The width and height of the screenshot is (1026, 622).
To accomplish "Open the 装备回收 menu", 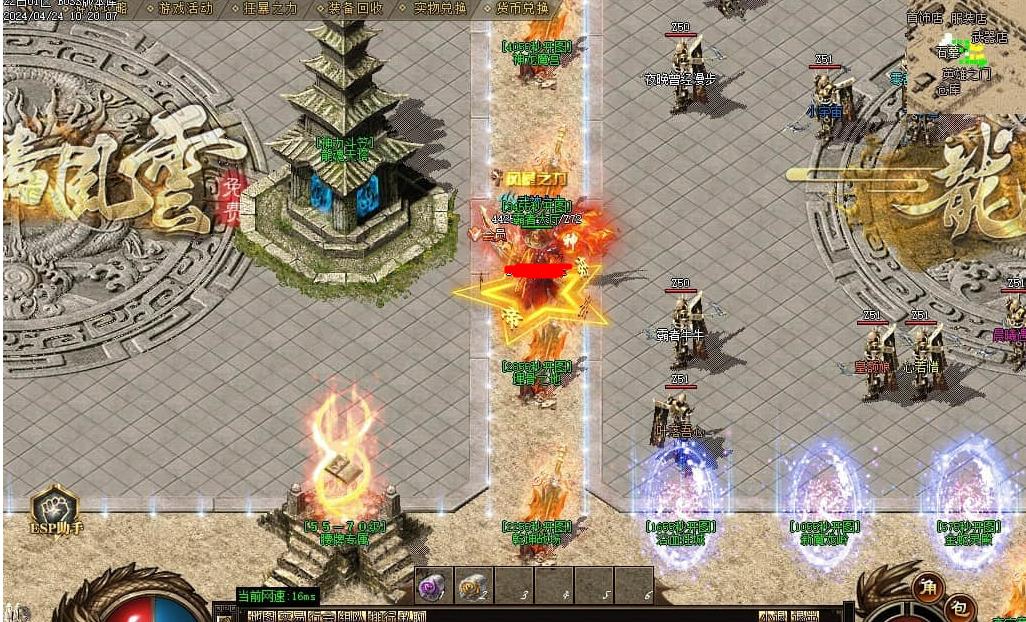I will [355, 8].
